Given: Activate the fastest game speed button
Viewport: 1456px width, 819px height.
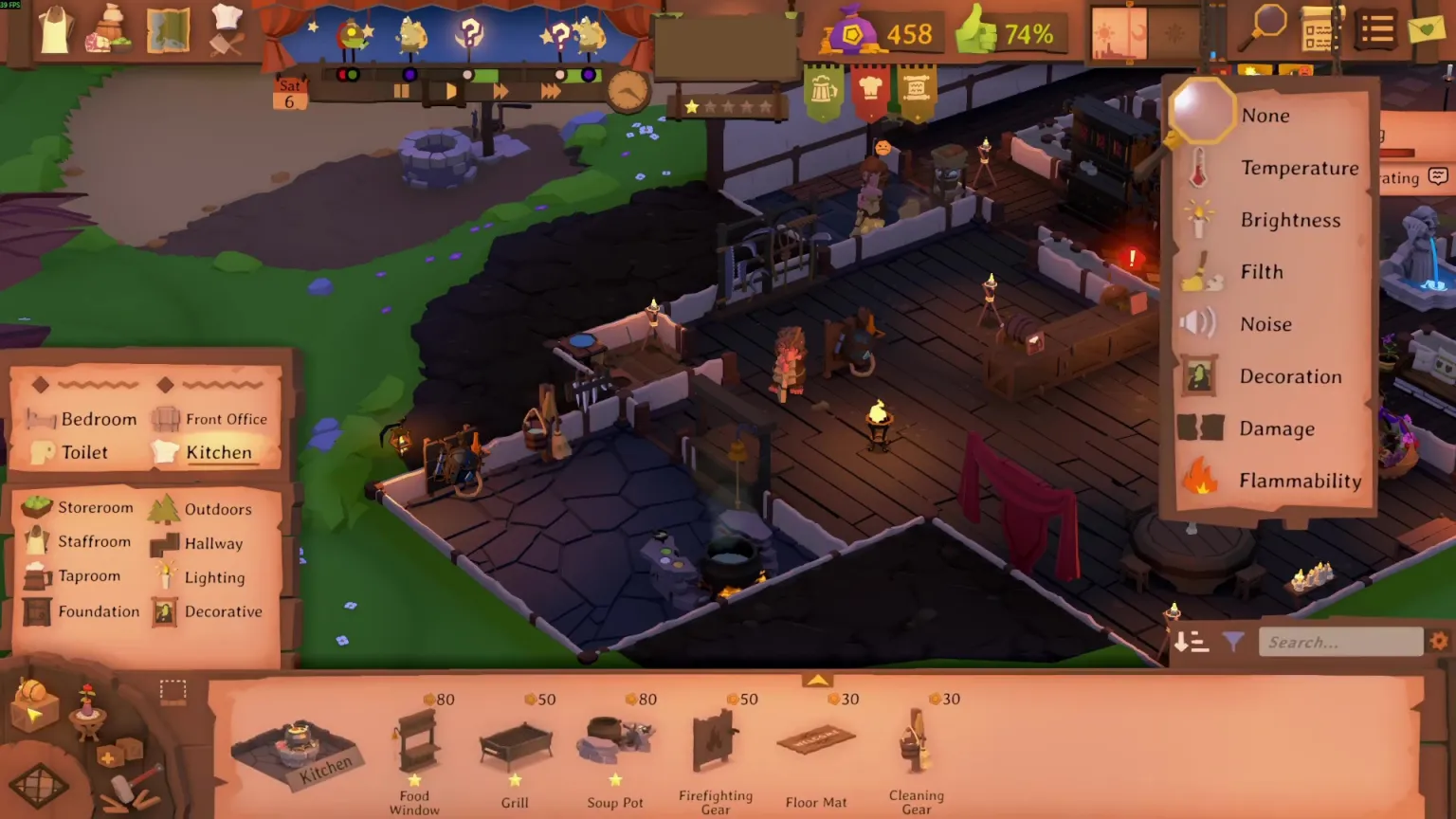Looking at the screenshot, I should 548,90.
